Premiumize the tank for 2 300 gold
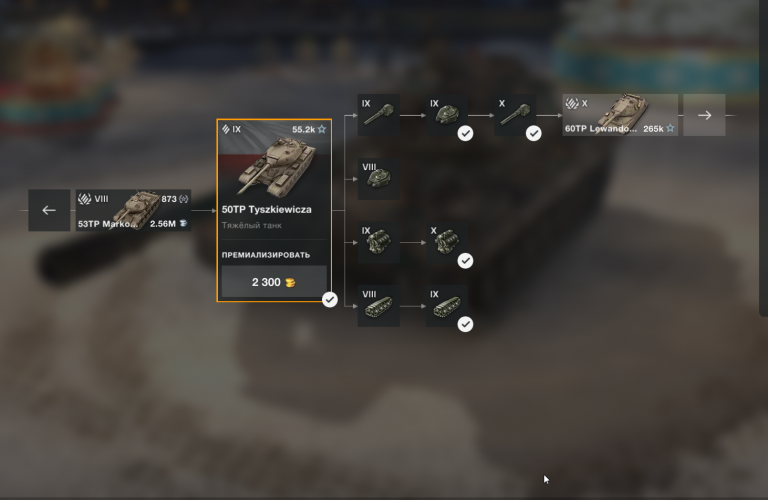 point(274,282)
